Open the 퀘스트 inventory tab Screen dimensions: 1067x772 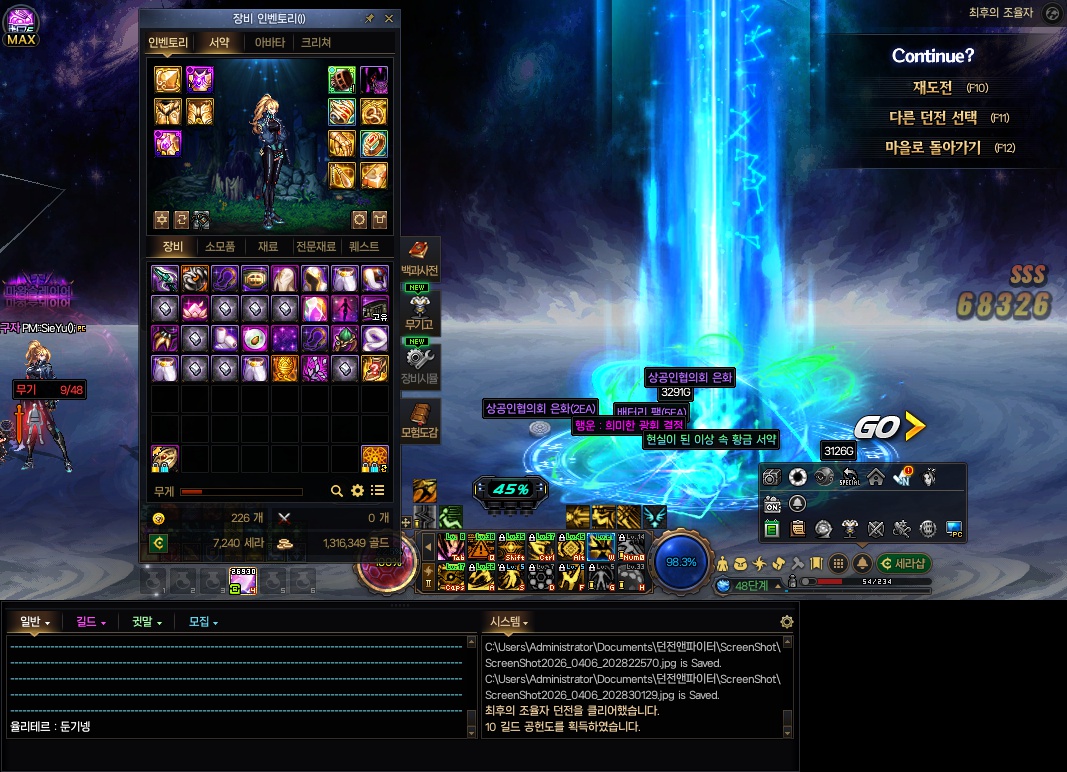(366, 247)
